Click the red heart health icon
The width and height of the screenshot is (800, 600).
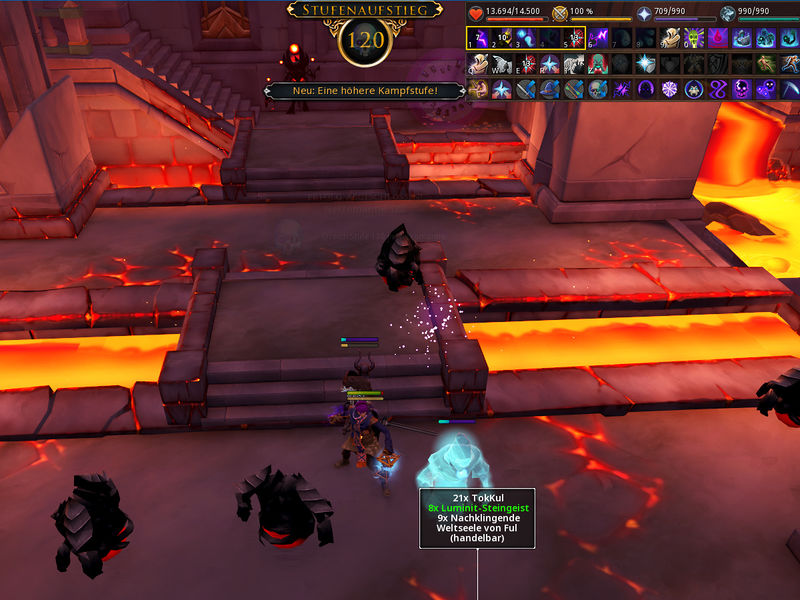476,14
